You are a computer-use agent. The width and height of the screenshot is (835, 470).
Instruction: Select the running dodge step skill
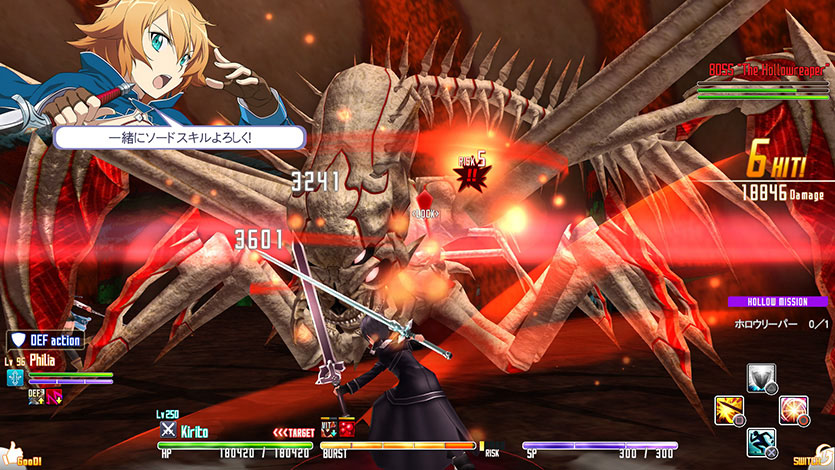click(x=762, y=441)
